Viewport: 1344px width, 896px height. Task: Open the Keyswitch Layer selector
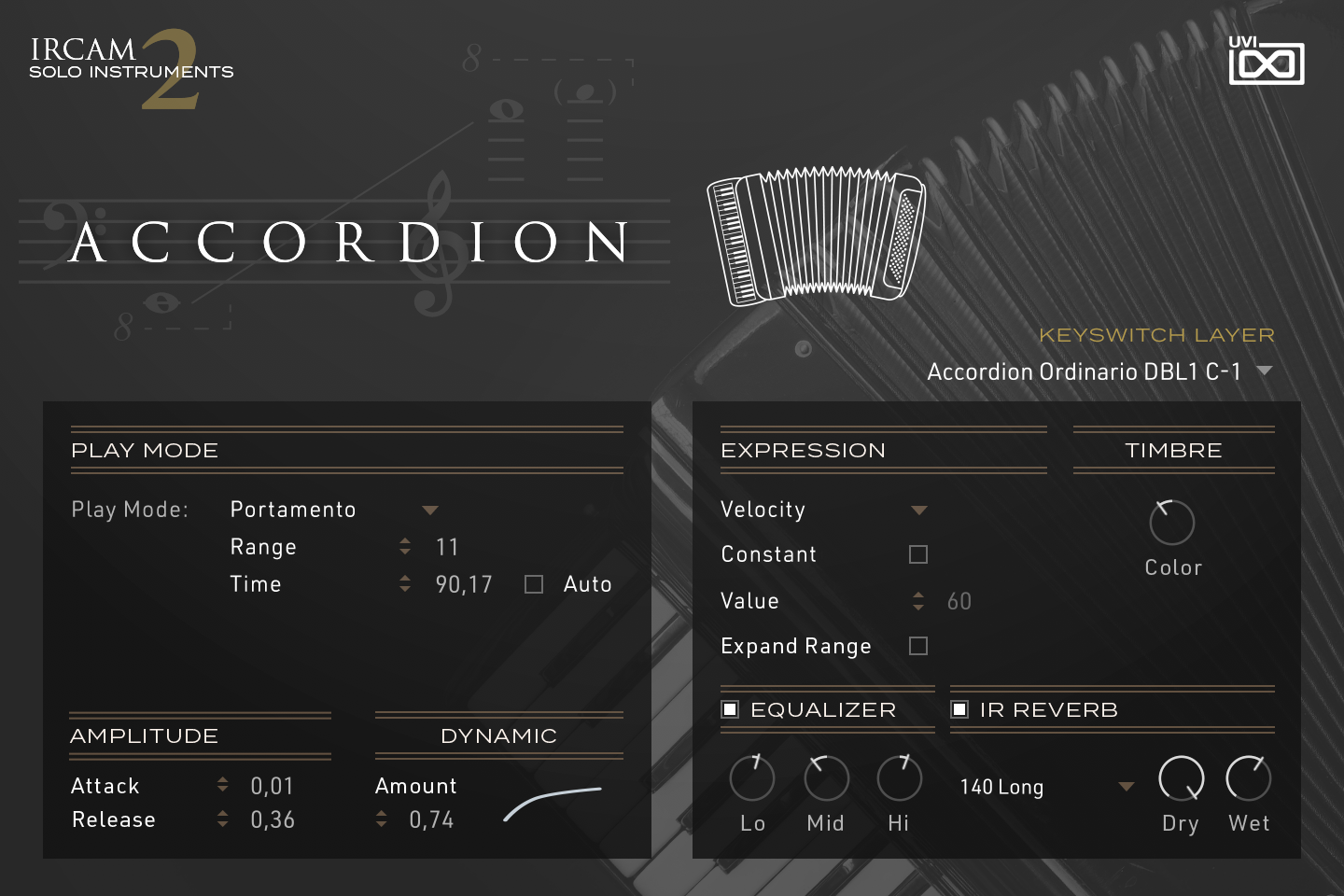tap(1099, 371)
